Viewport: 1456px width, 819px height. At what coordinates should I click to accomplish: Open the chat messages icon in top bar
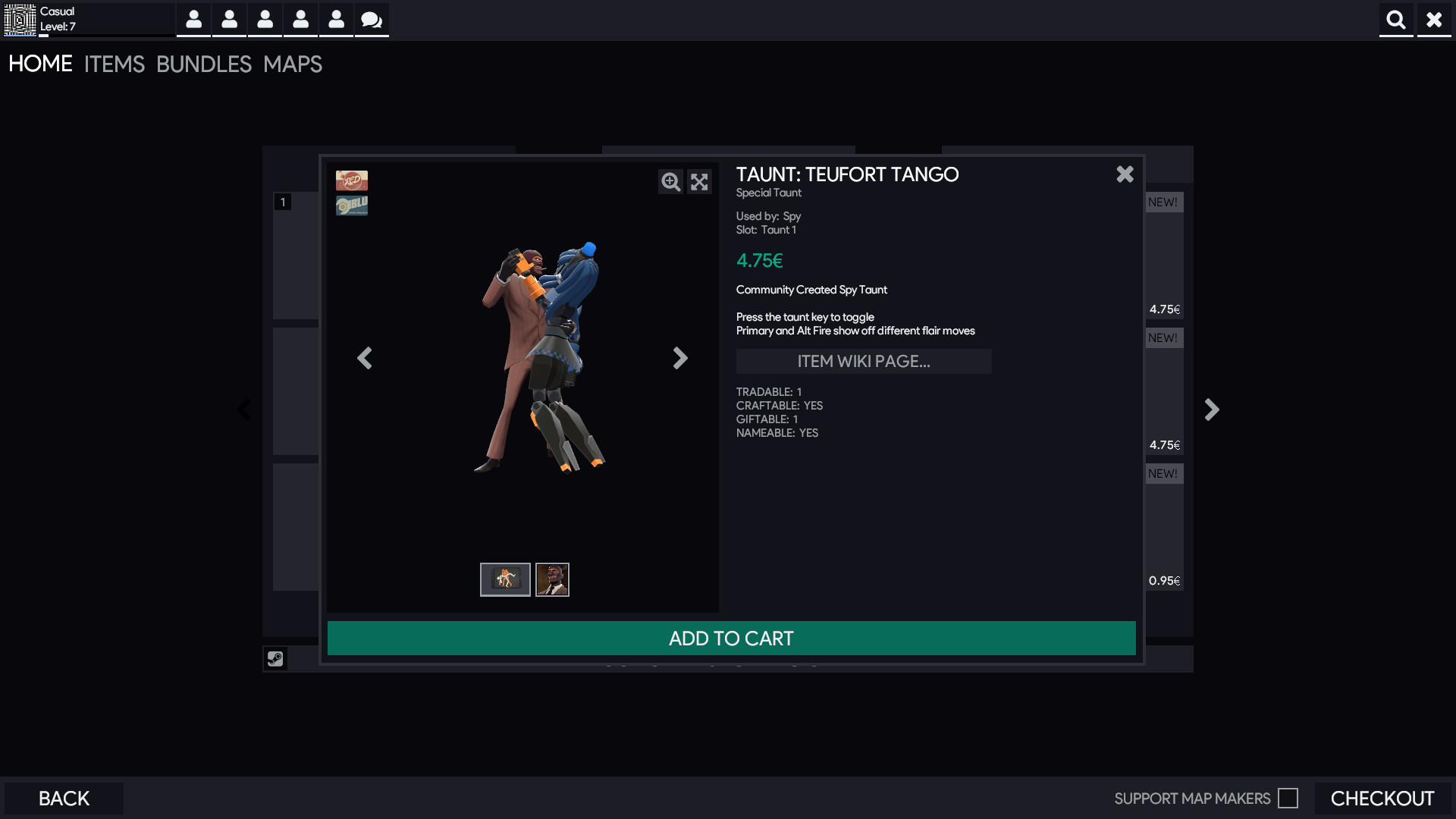[371, 20]
